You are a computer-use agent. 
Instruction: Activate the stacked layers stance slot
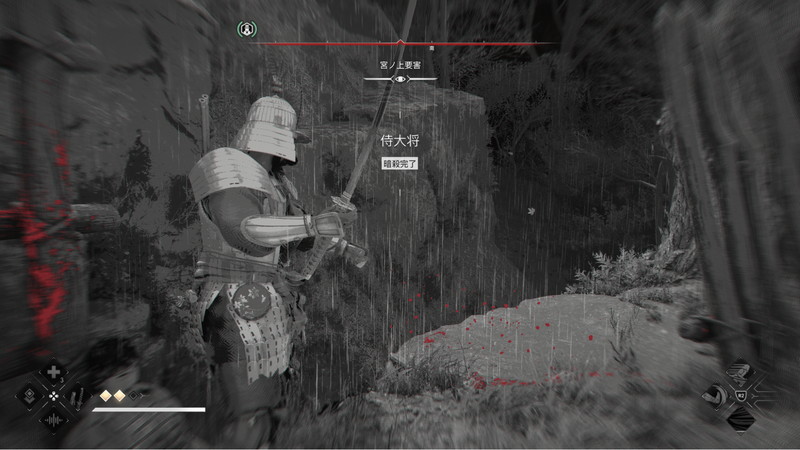pos(29,396)
